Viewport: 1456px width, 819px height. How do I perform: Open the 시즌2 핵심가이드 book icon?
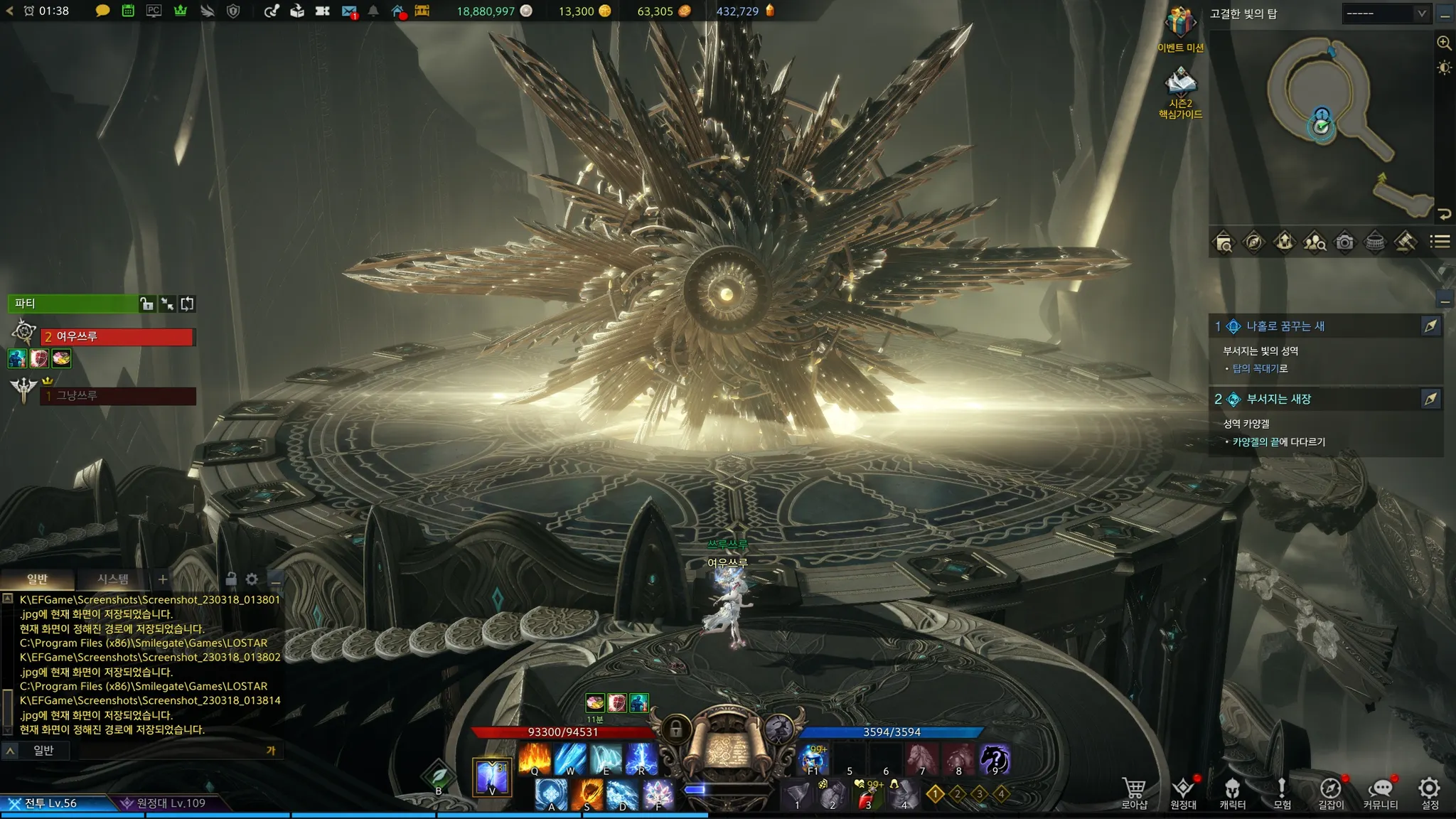coord(1180,84)
